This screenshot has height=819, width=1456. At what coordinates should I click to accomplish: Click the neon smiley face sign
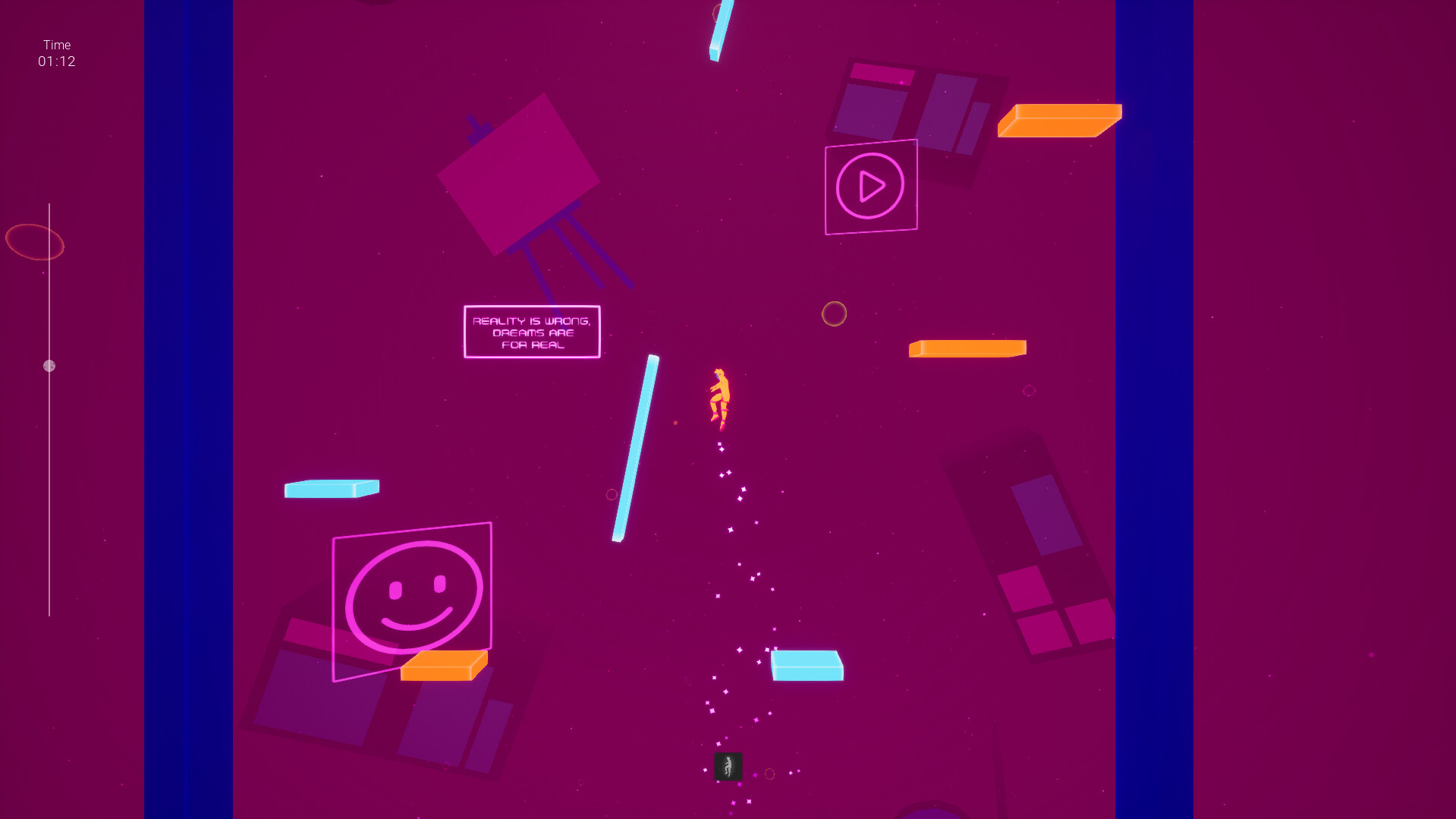[412, 596]
